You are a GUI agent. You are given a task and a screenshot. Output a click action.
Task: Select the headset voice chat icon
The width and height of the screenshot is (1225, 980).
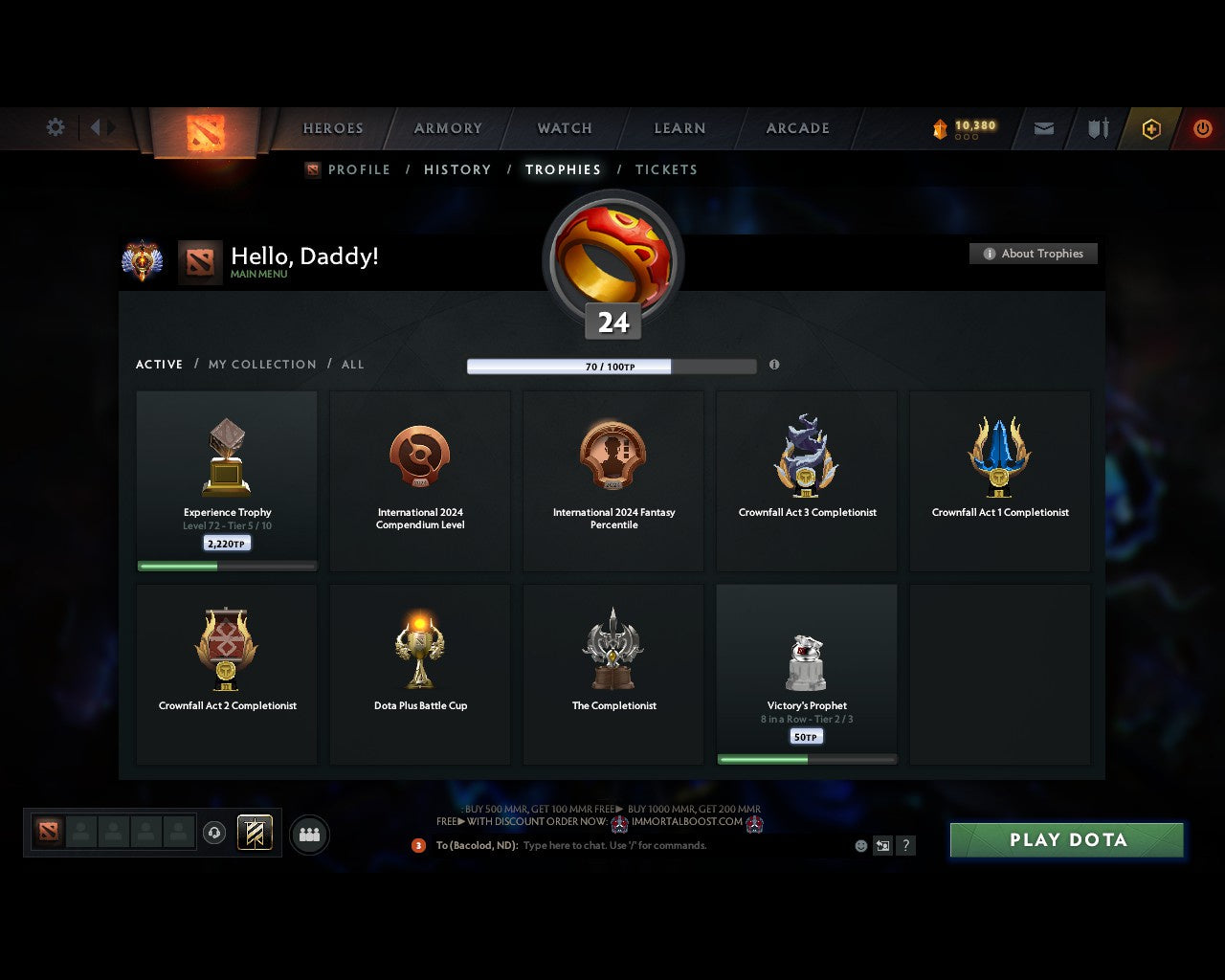coord(215,833)
